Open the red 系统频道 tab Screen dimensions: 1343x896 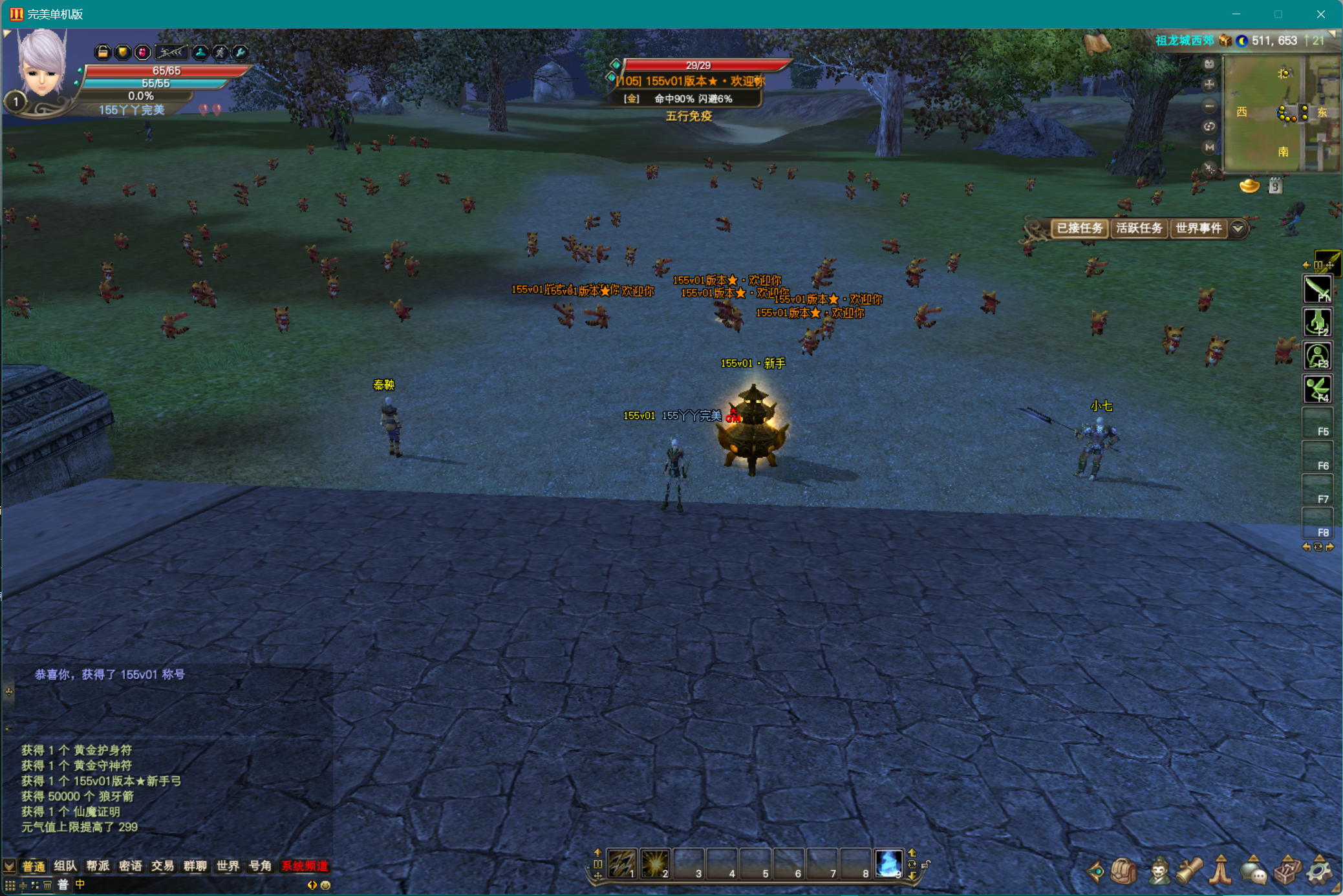[x=305, y=866]
